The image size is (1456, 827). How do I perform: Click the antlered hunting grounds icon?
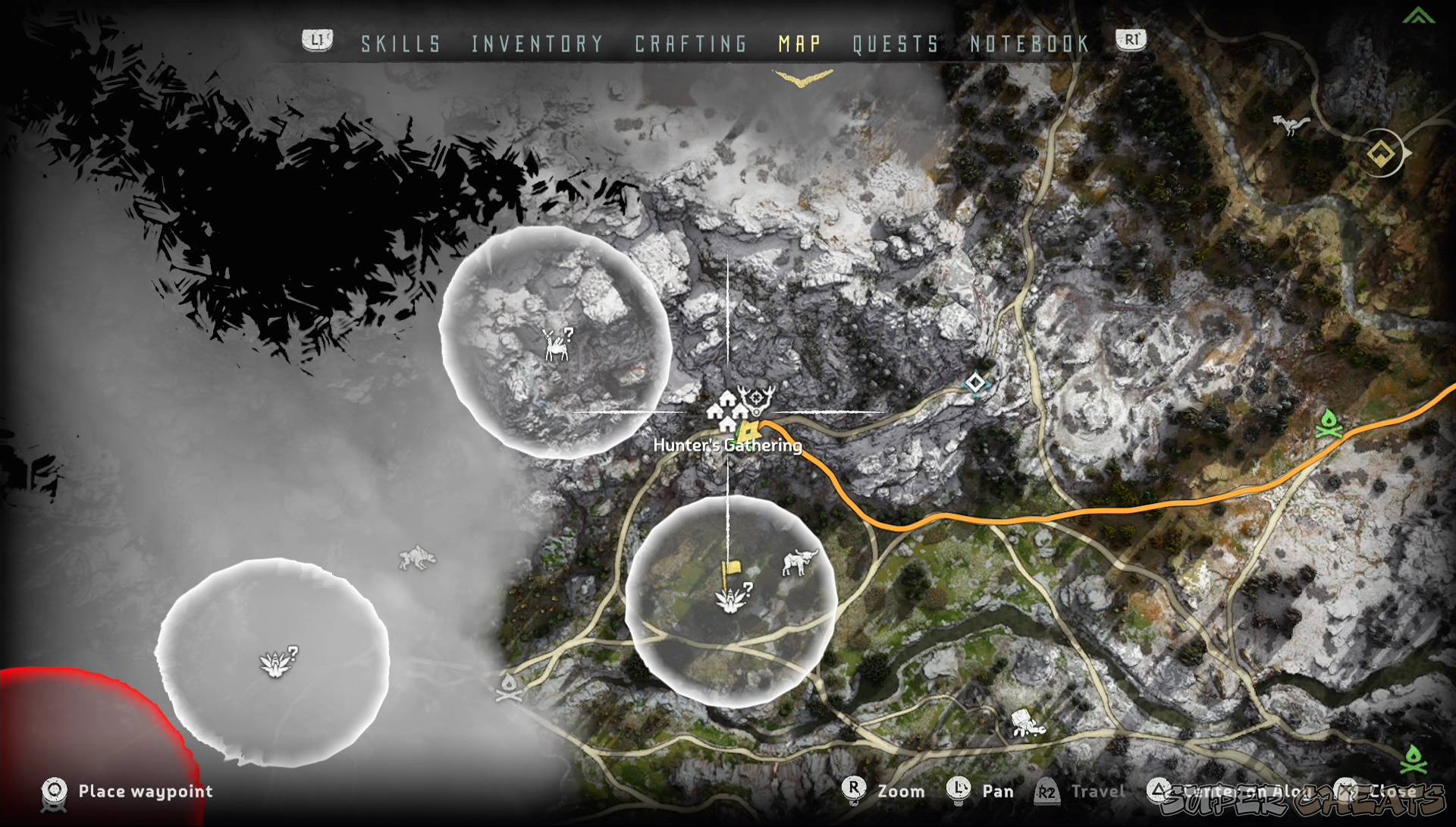point(757,398)
